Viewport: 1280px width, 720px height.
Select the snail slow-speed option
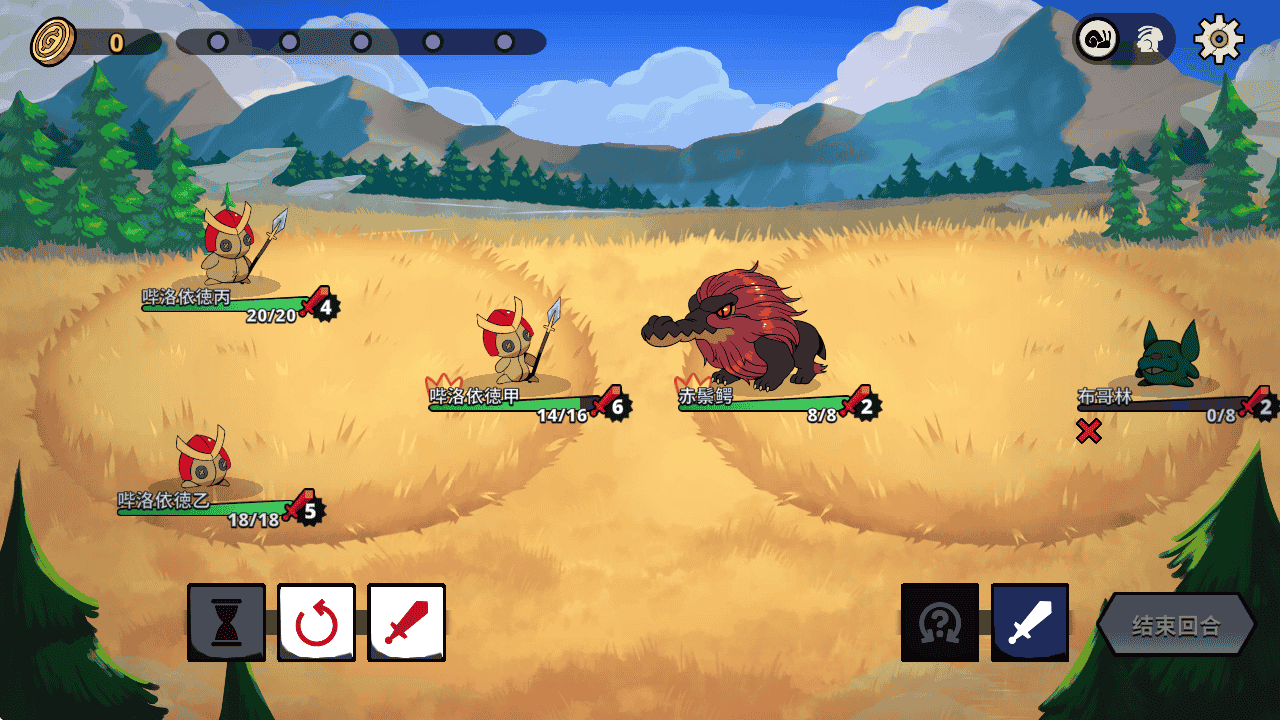point(1098,40)
